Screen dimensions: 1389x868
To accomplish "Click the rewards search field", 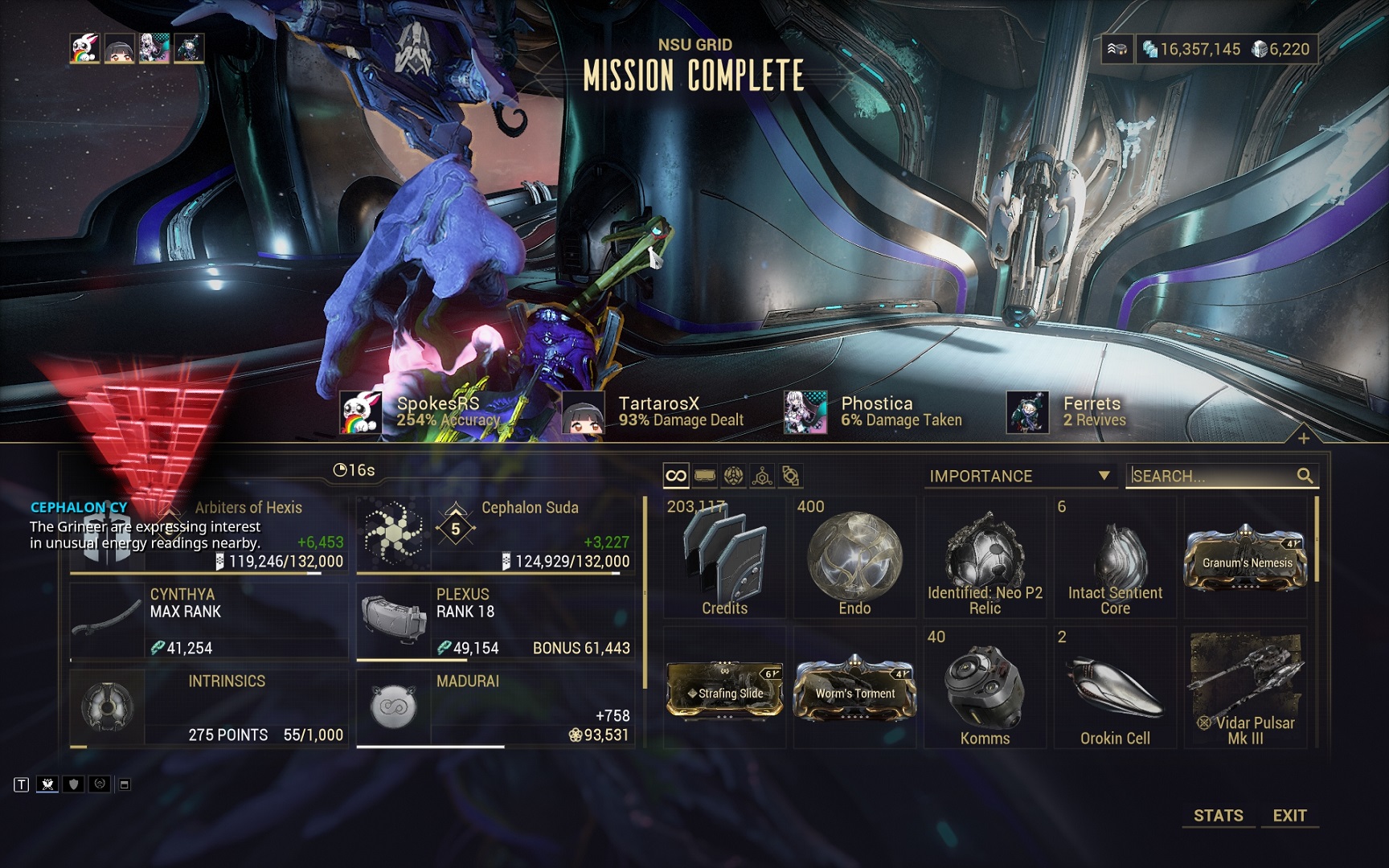I will [1212, 476].
